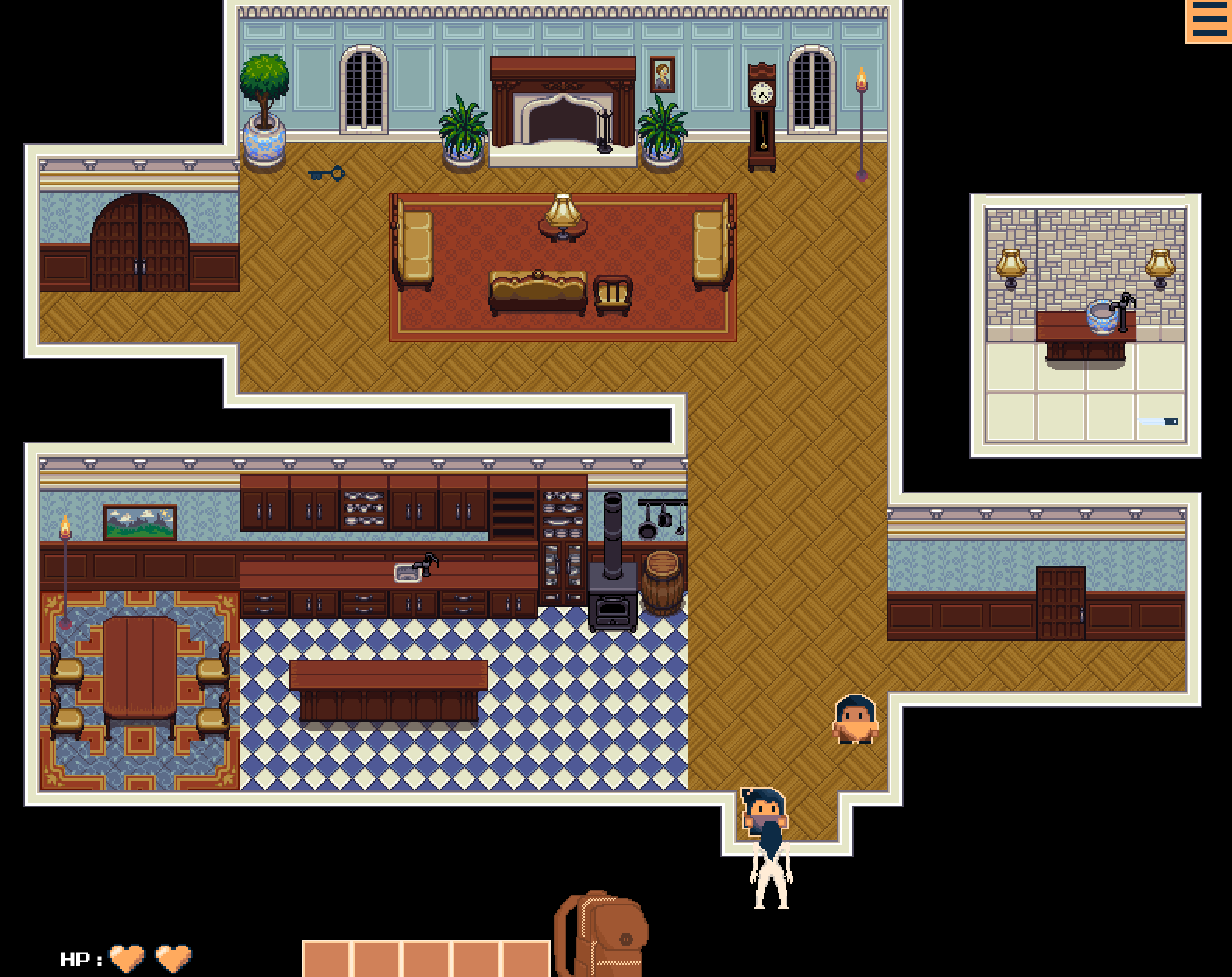Talk to the NPC on the wooden floor
The image size is (1232, 977).
click(x=857, y=720)
